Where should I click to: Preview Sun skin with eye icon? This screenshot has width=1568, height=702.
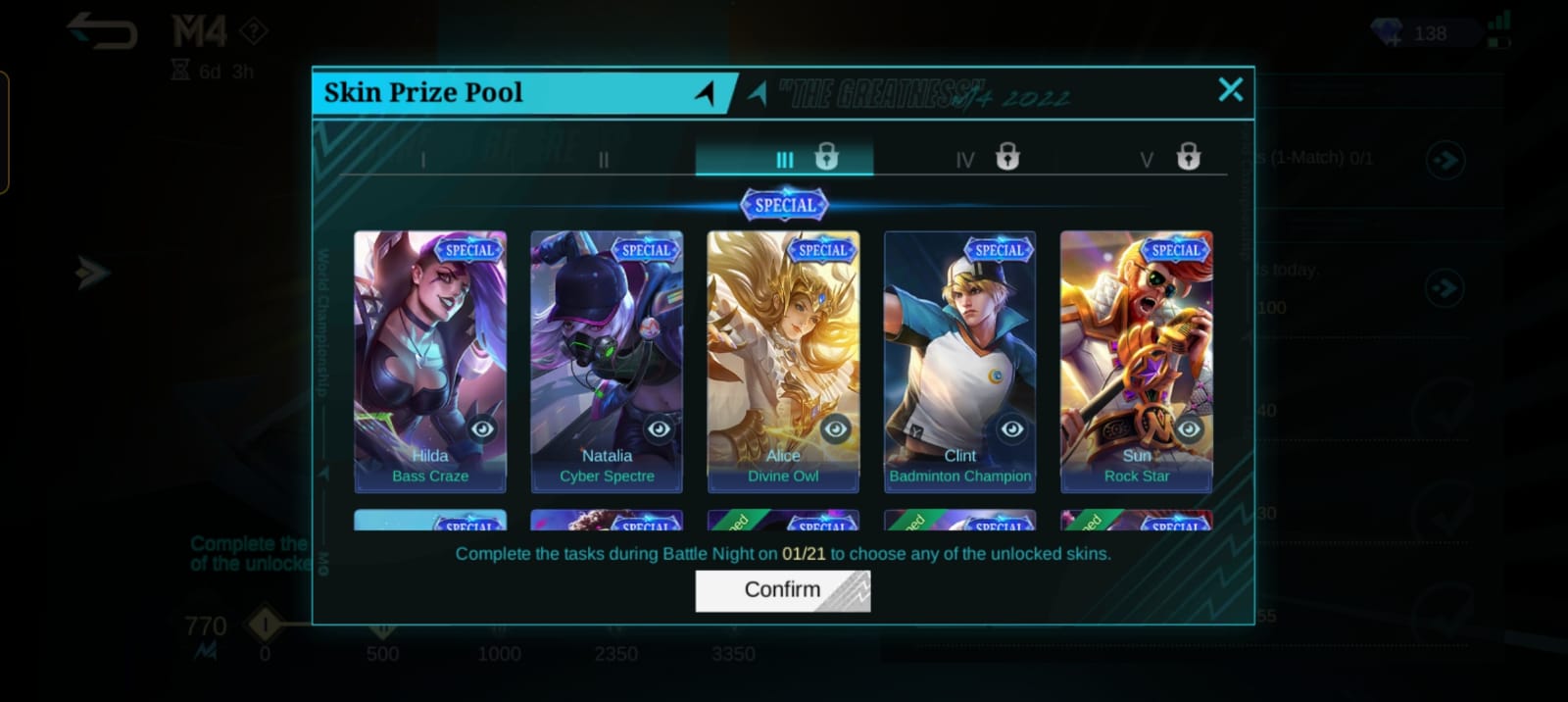(x=1188, y=428)
